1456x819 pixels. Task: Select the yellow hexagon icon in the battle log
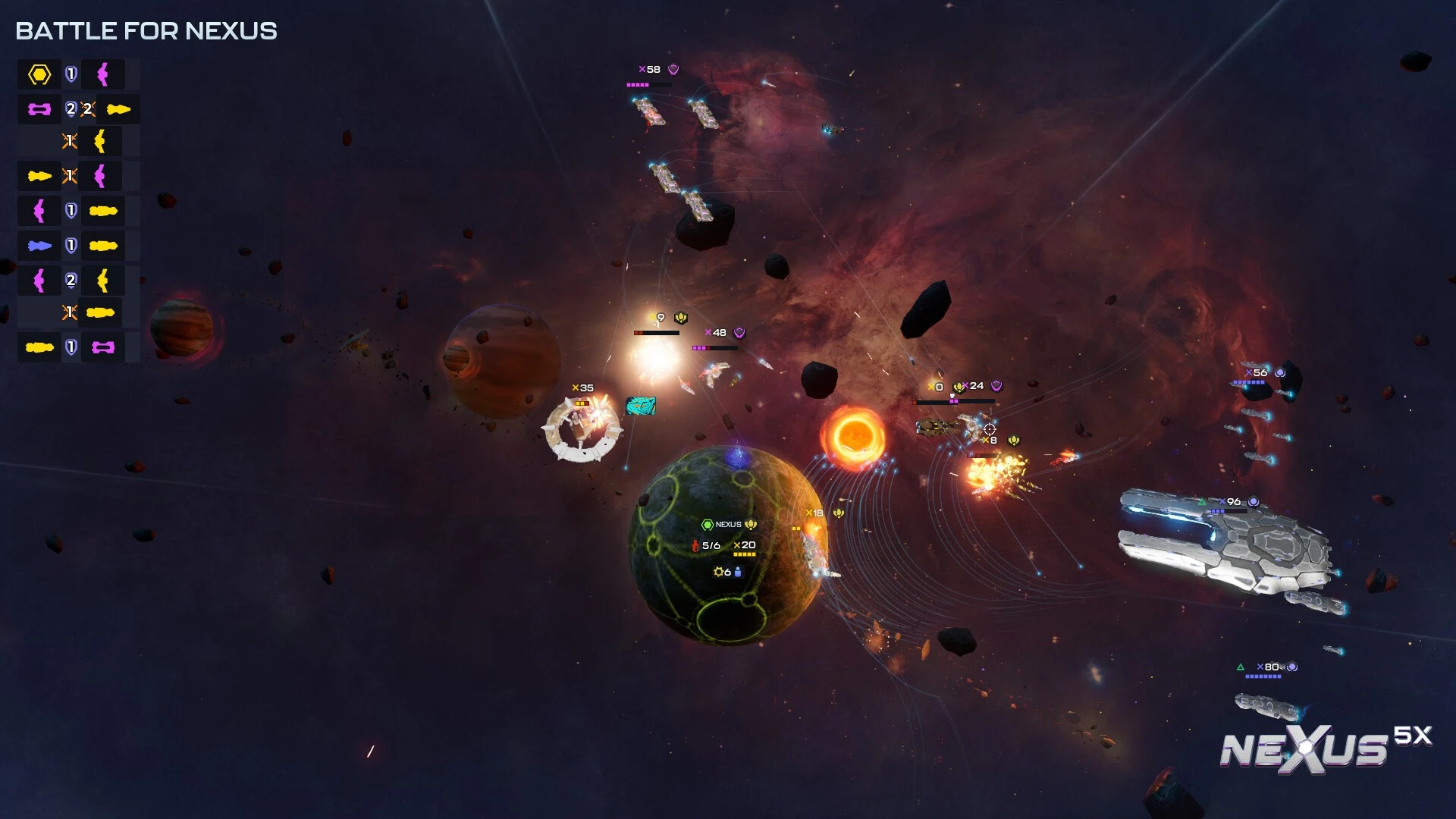[x=39, y=74]
